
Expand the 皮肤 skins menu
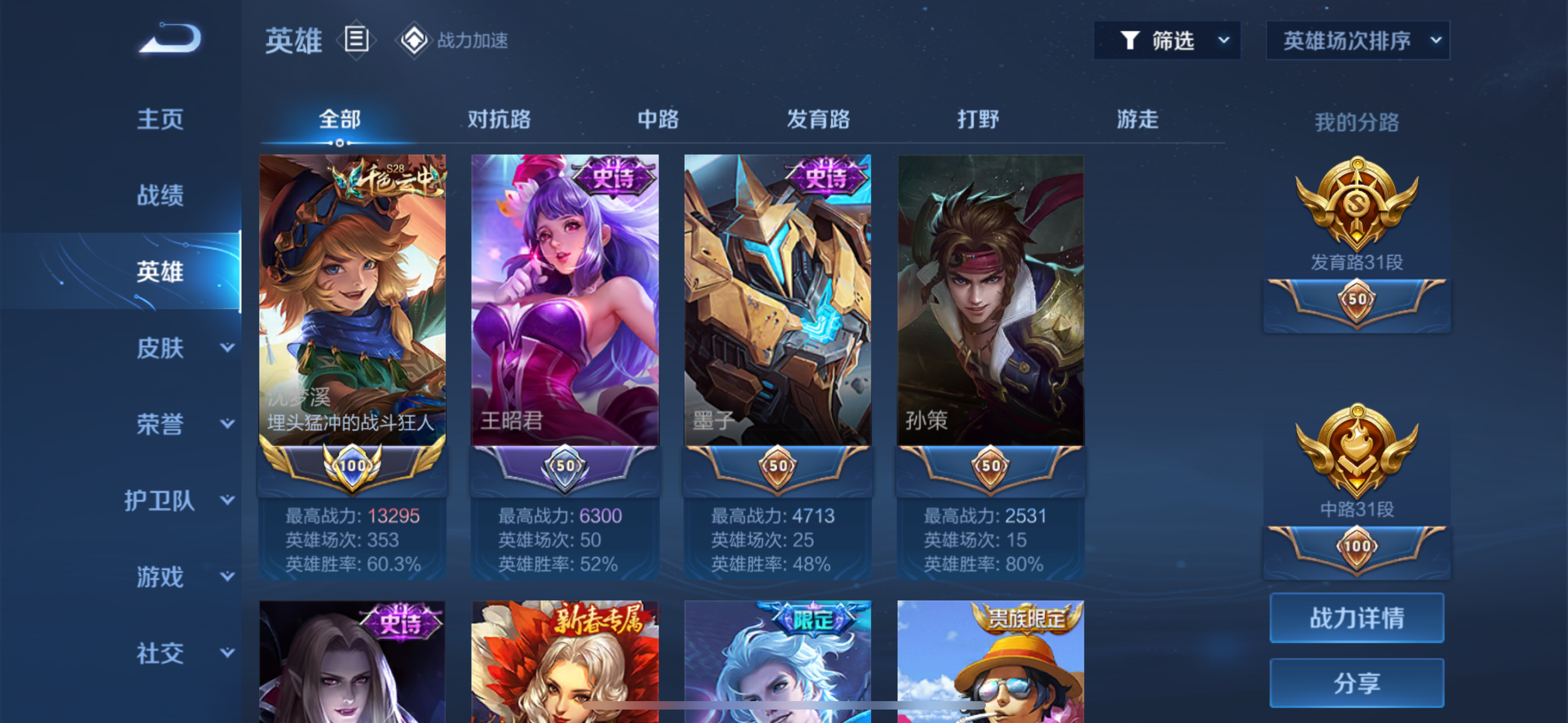[183, 348]
